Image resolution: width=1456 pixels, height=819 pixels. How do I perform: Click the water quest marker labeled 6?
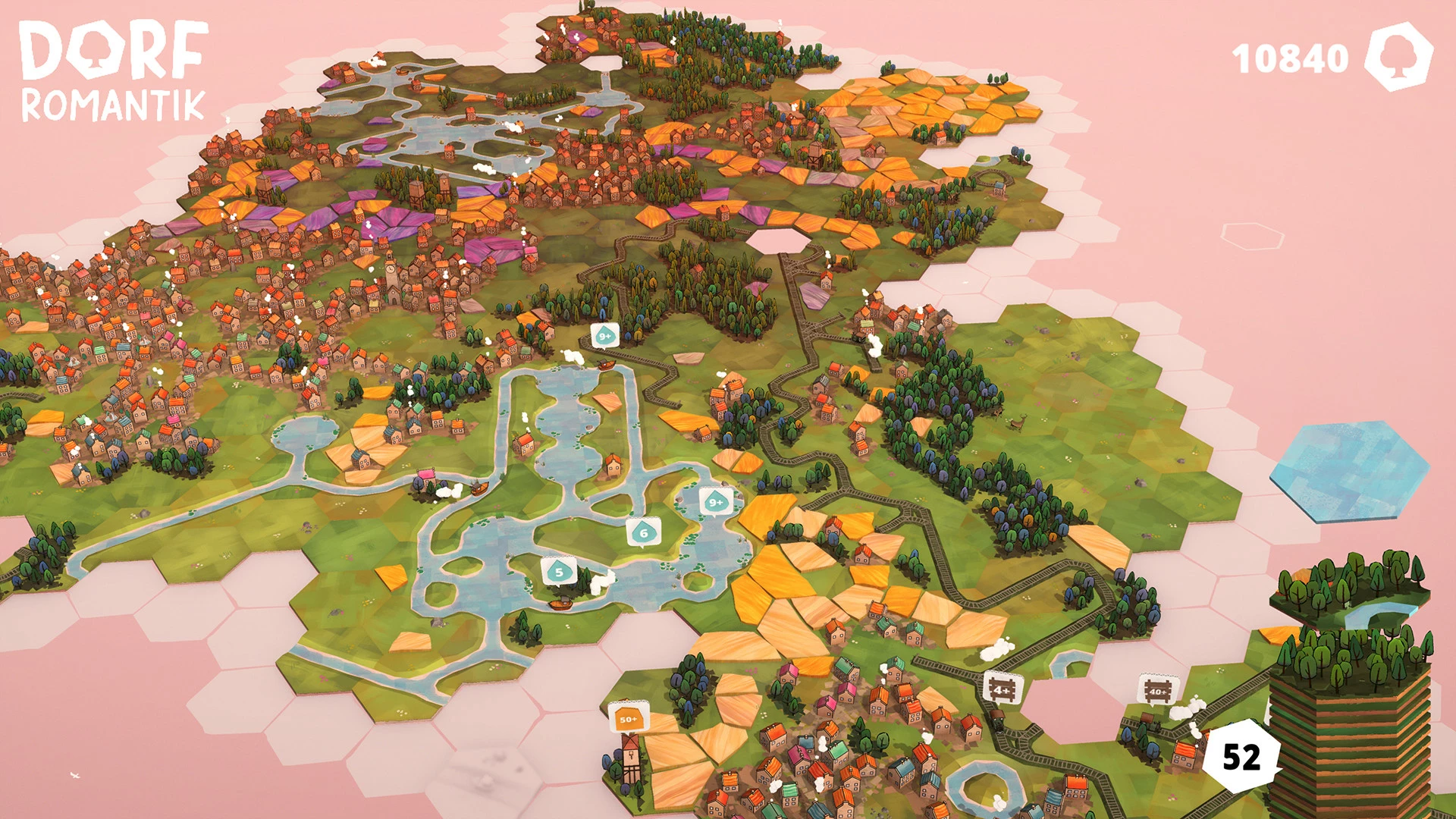tap(644, 532)
